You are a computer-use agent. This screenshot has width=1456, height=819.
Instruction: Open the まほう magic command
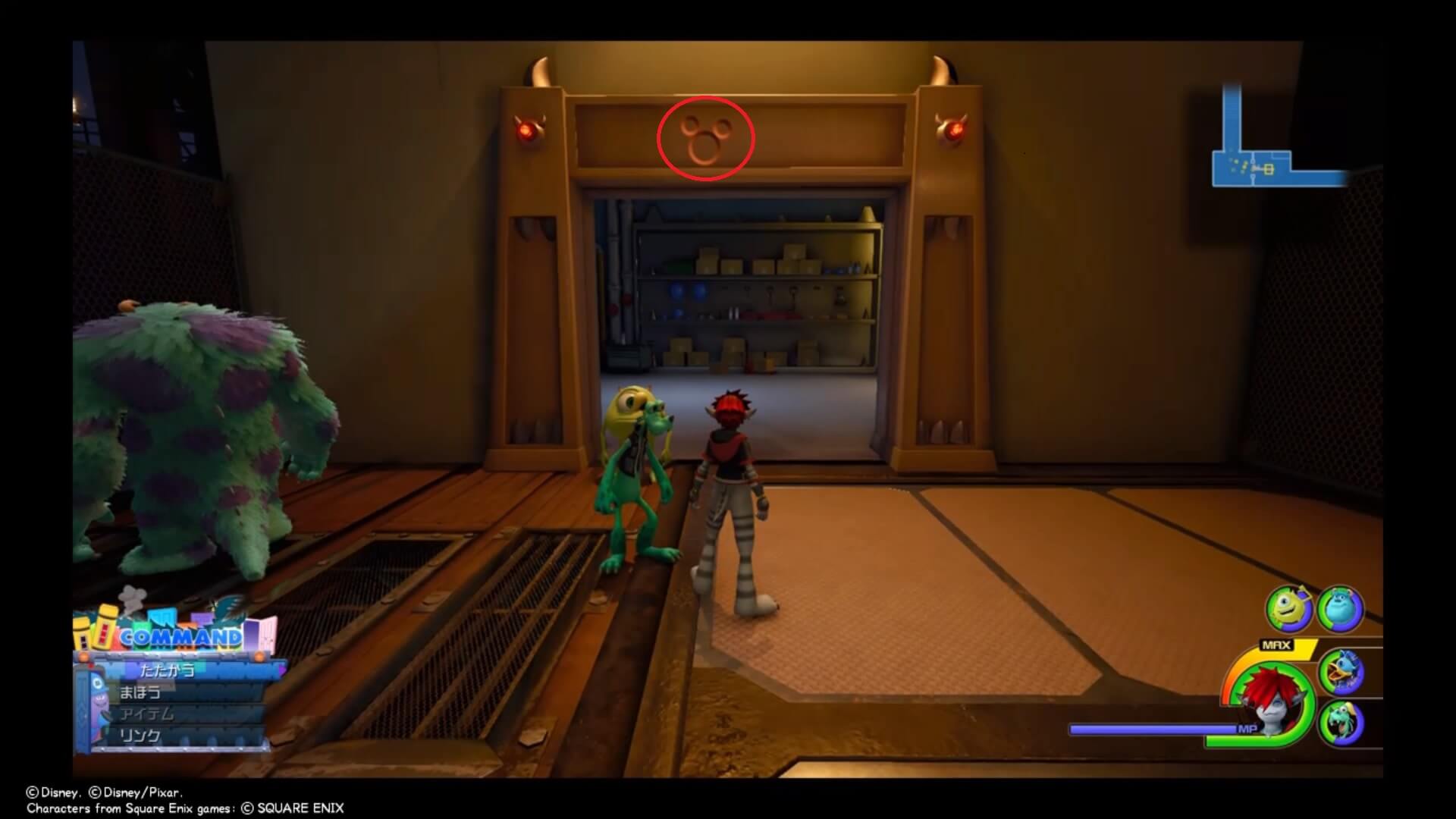[141, 692]
